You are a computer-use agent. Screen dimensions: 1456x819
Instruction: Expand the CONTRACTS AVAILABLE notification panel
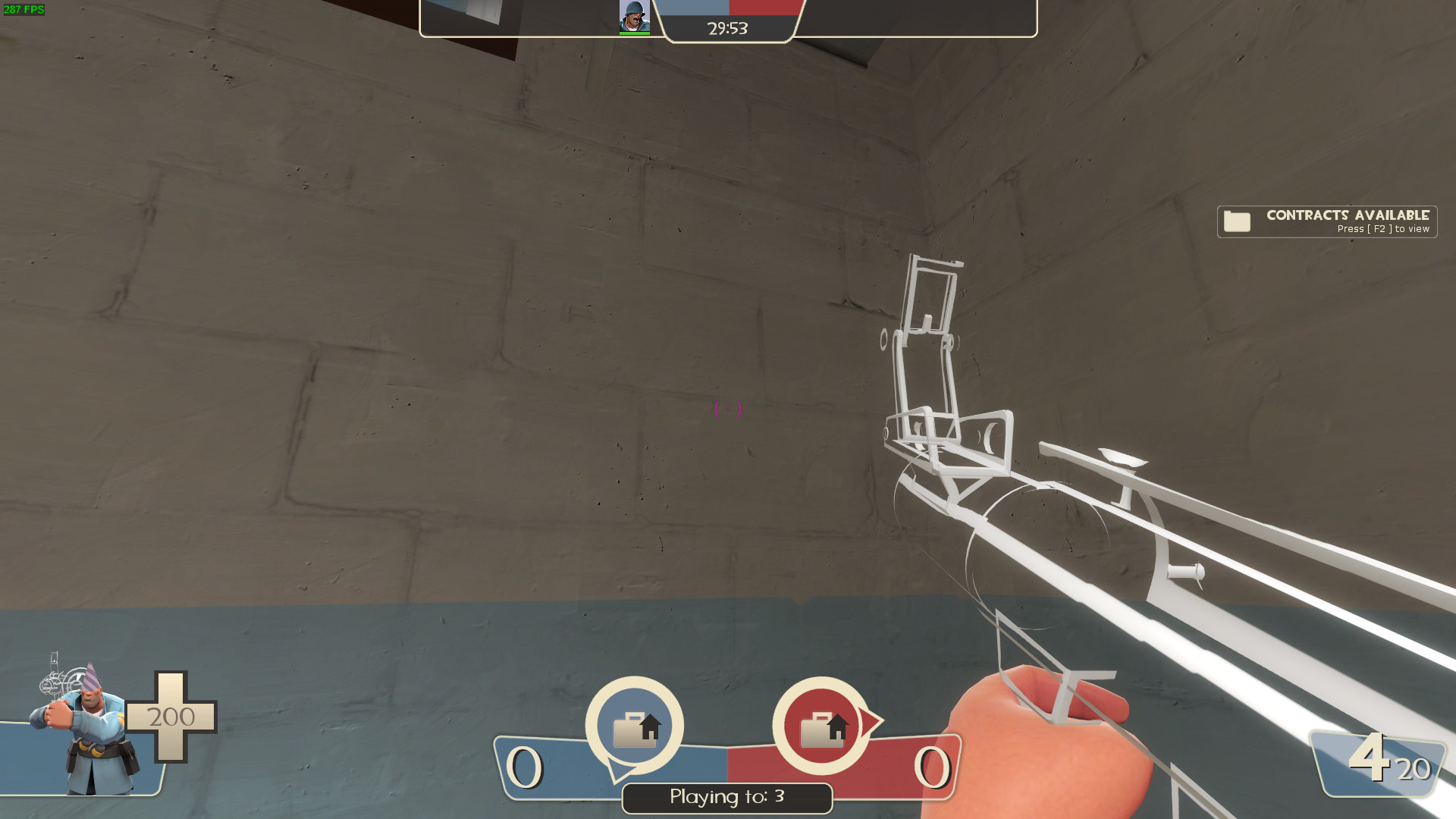1327,221
